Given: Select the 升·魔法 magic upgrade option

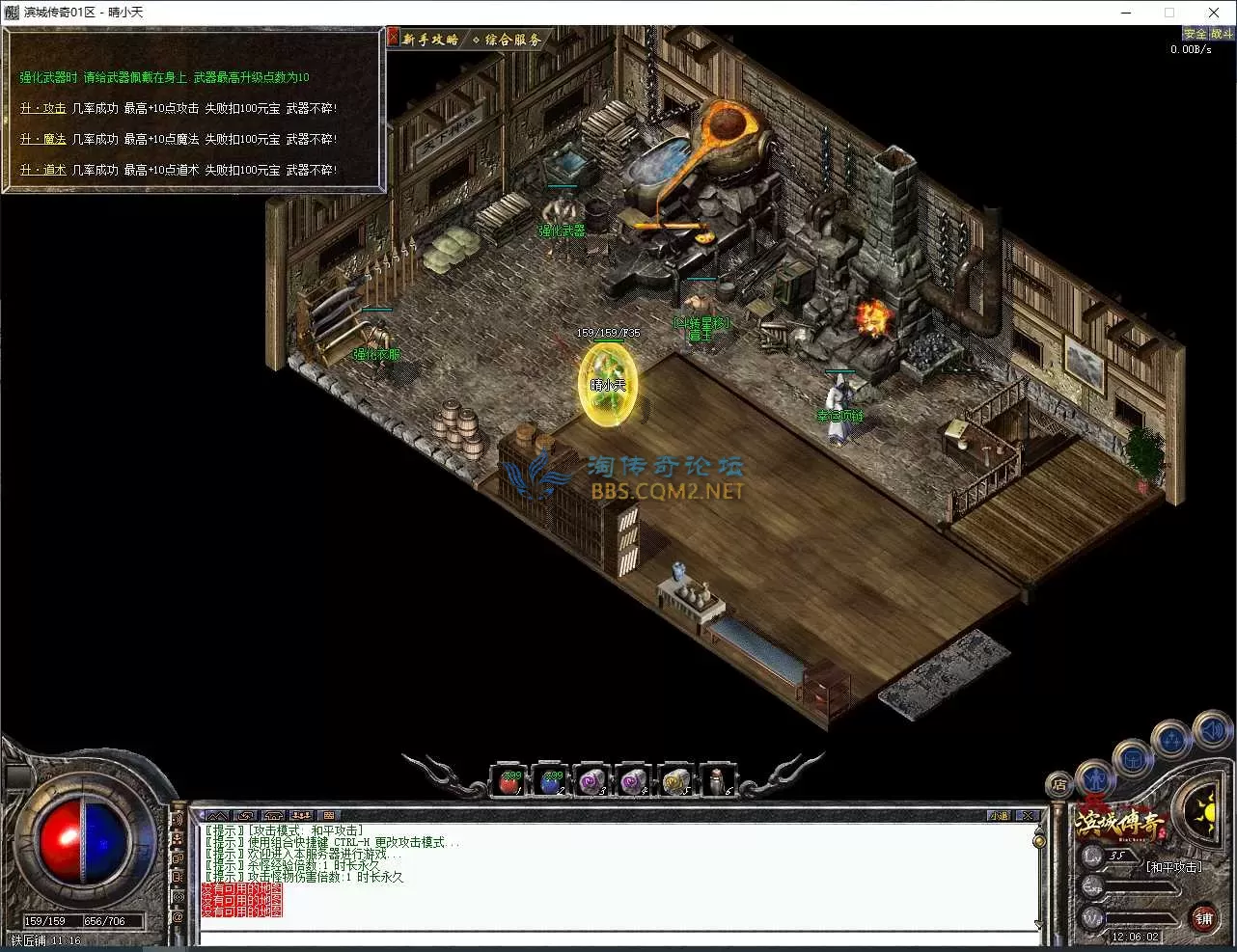Looking at the screenshot, I should click(43, 140).
